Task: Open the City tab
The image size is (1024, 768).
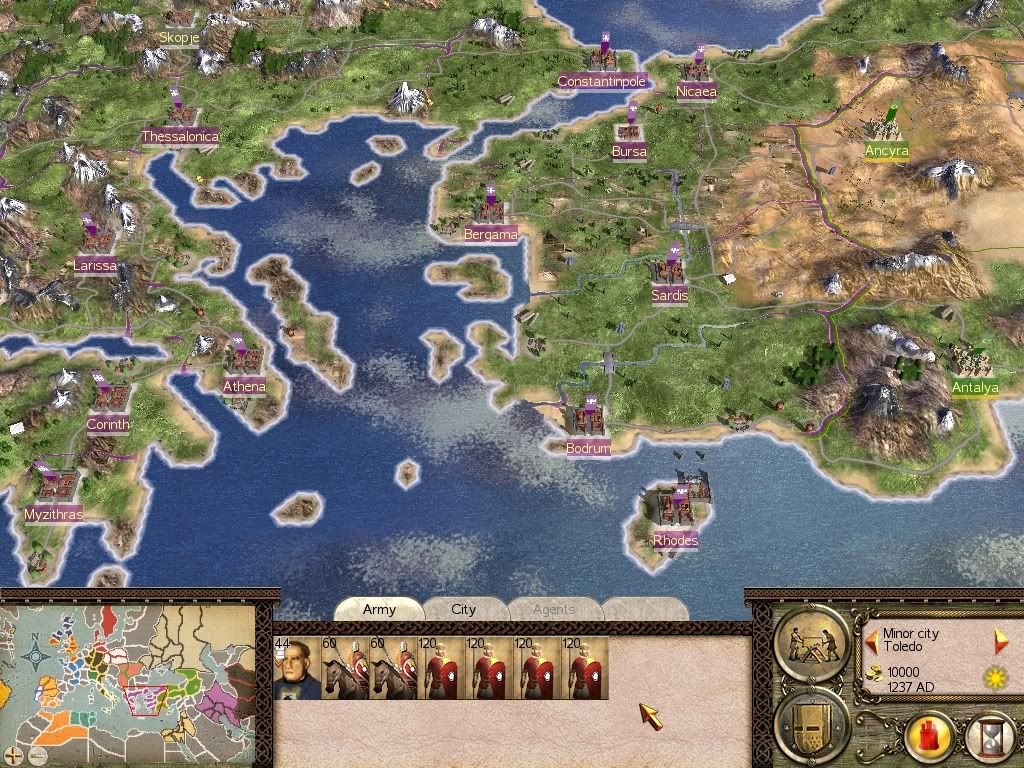Action: coord(464,609)
